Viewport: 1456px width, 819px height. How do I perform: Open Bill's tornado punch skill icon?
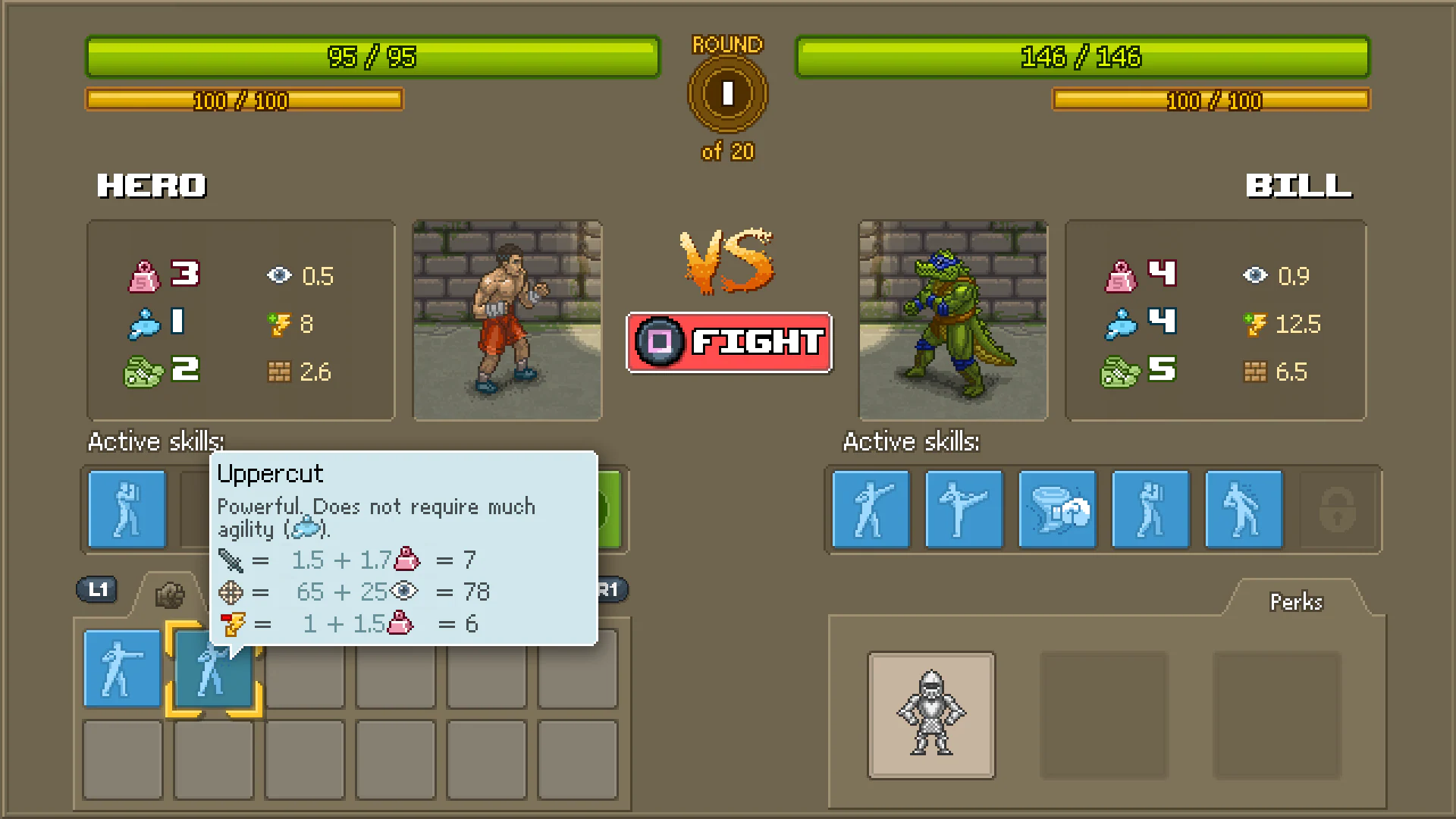click(1057, 509)
